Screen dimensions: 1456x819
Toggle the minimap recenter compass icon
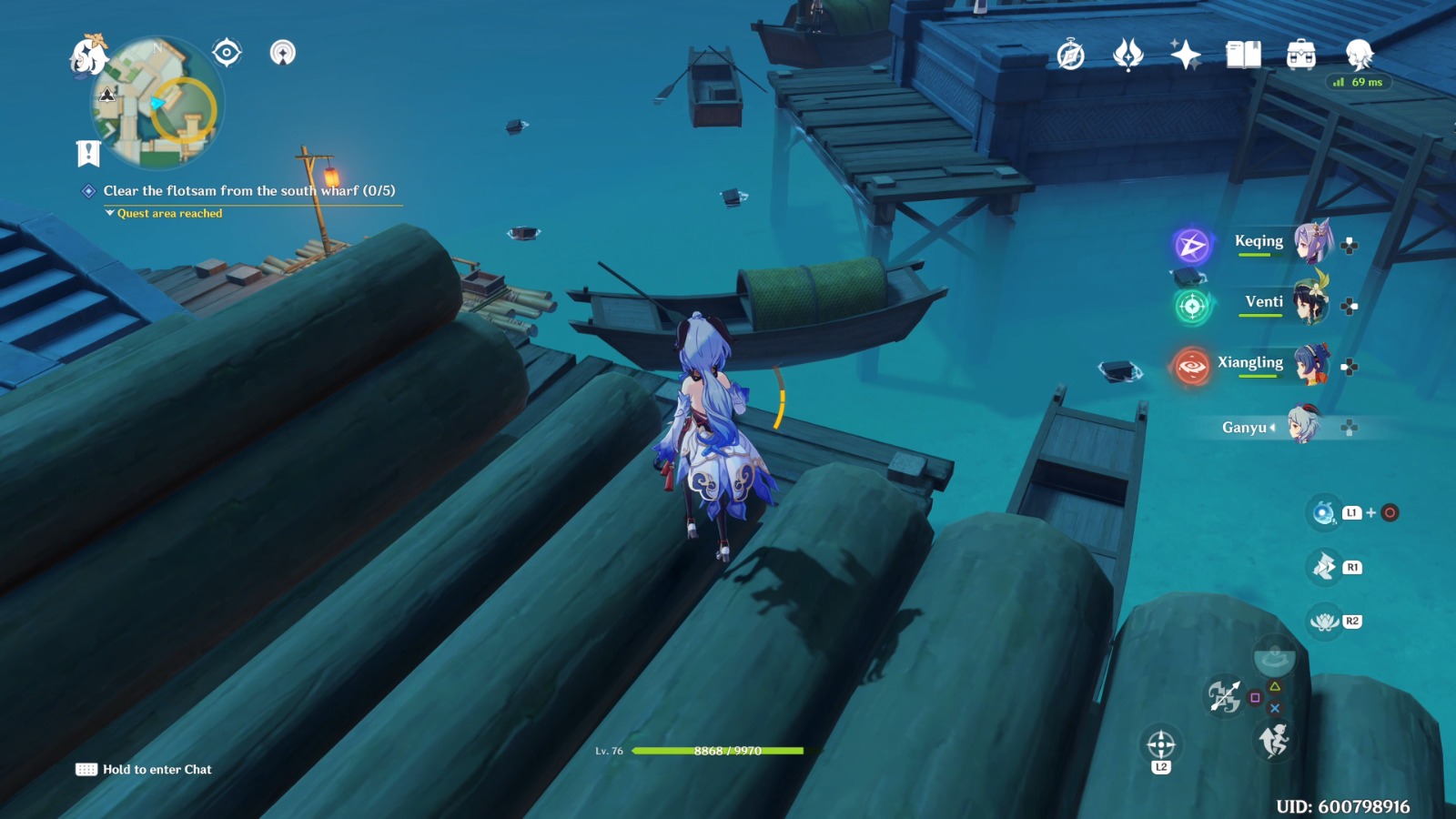click(225, 53)
